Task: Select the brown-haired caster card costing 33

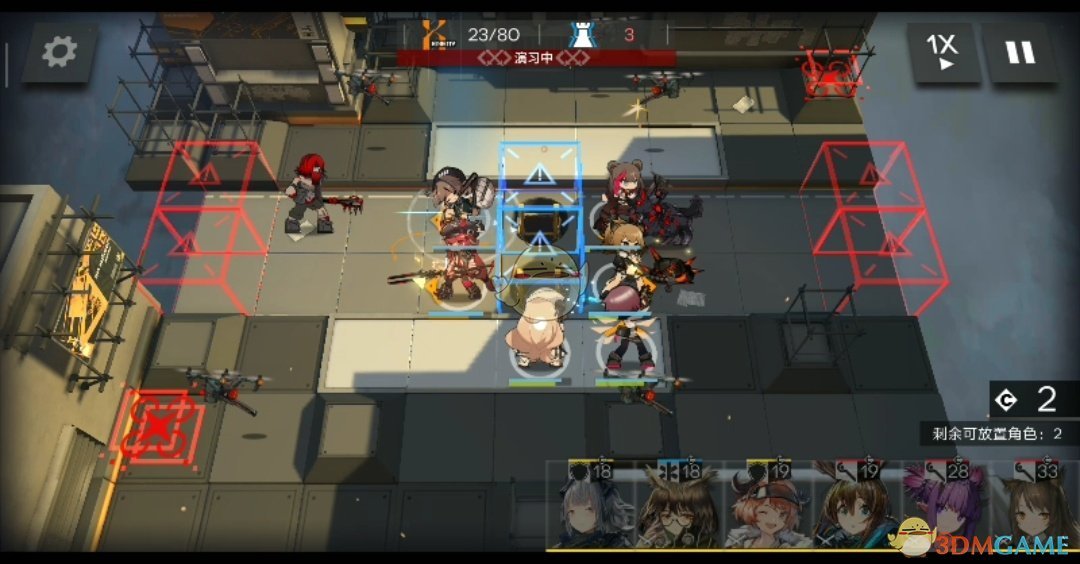Action: 1036,510
